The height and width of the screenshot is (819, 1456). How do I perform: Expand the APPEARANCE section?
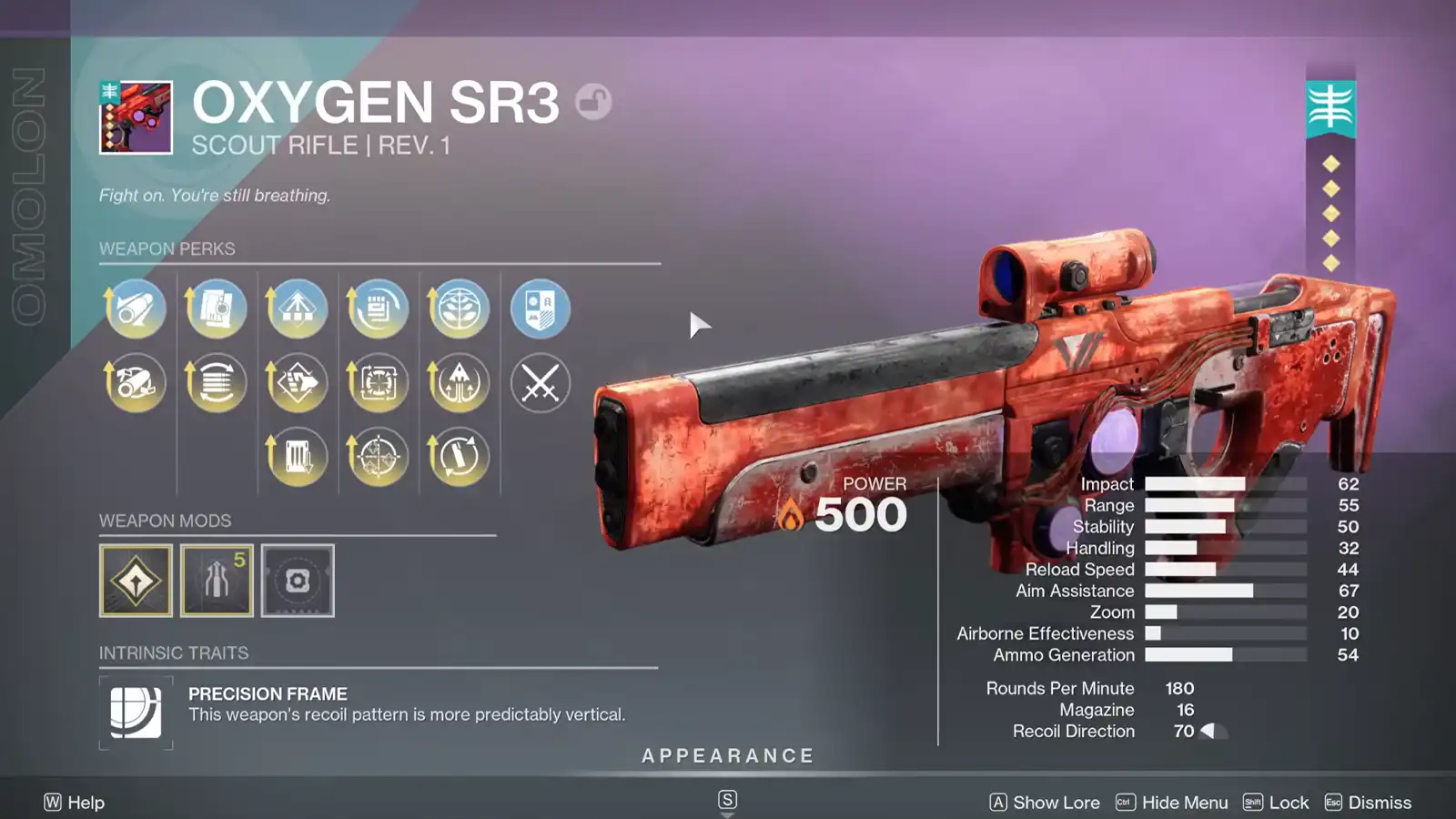[x=727, y=755]
